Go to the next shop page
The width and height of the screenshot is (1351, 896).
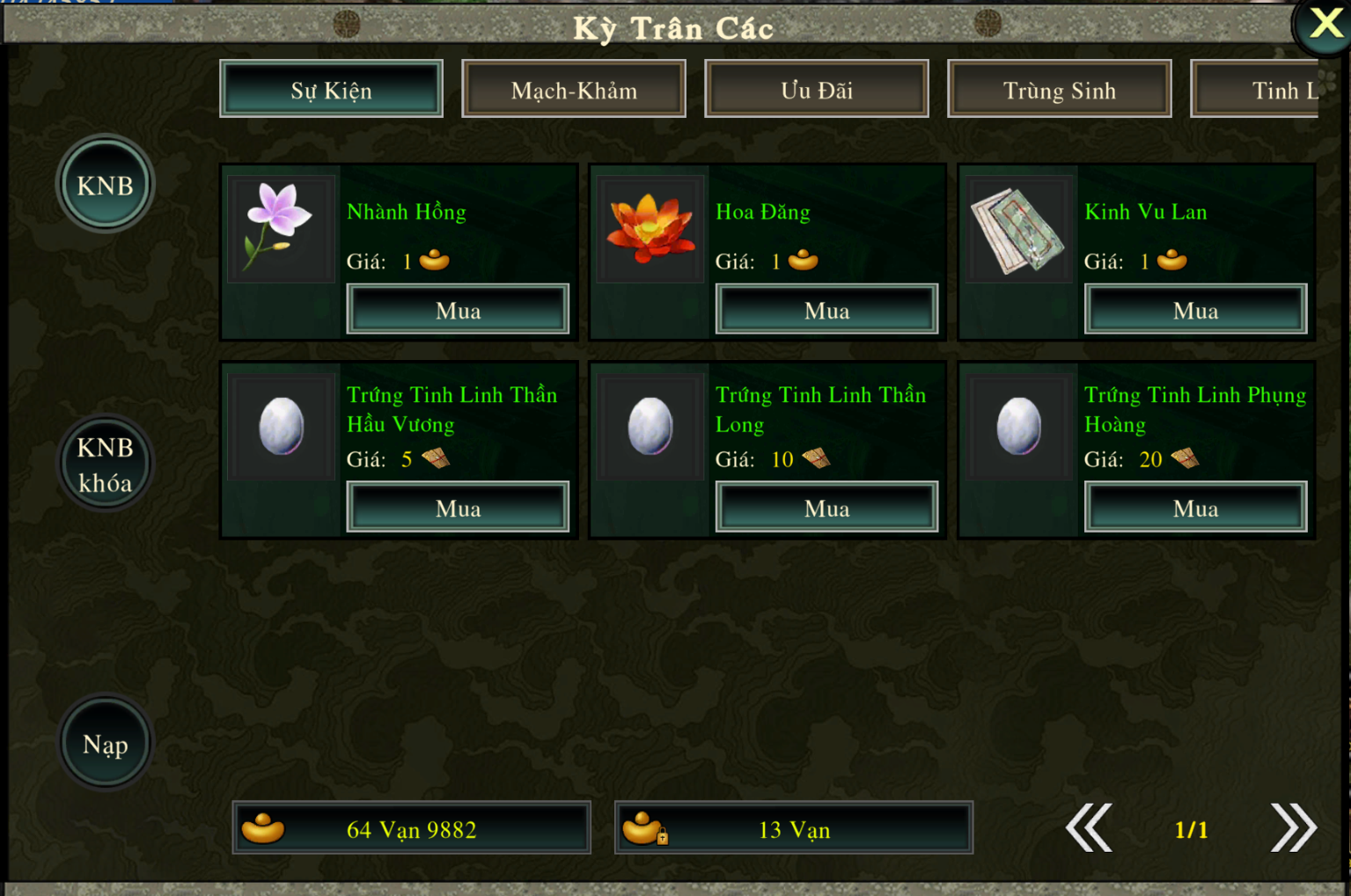click(1293, 828)
